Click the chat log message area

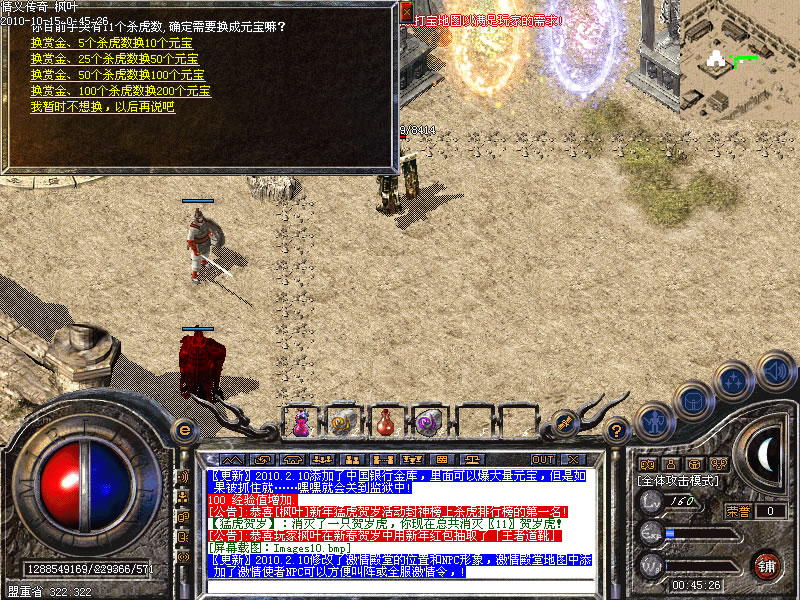pos(400,522)
